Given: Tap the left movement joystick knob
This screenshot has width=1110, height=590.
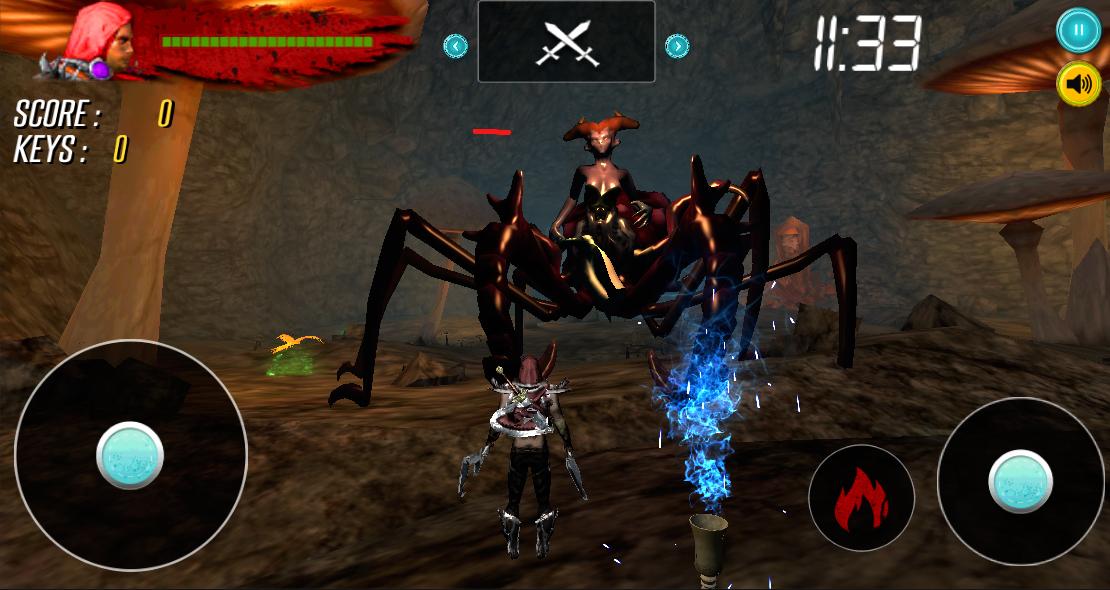Looking at the screenshot, I should click(130, 455).
